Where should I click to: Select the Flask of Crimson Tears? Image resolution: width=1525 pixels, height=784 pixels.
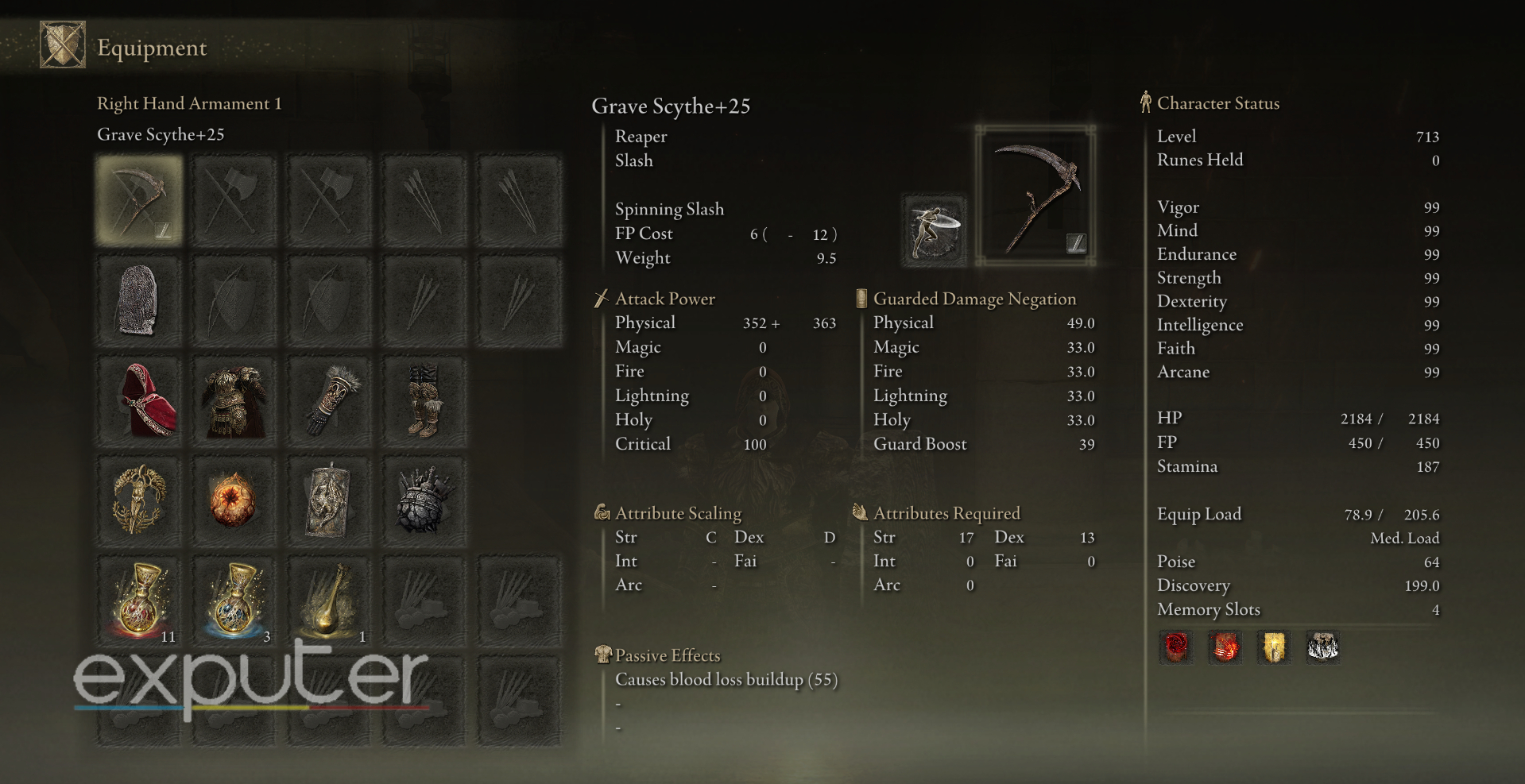[x=138, y=601]
